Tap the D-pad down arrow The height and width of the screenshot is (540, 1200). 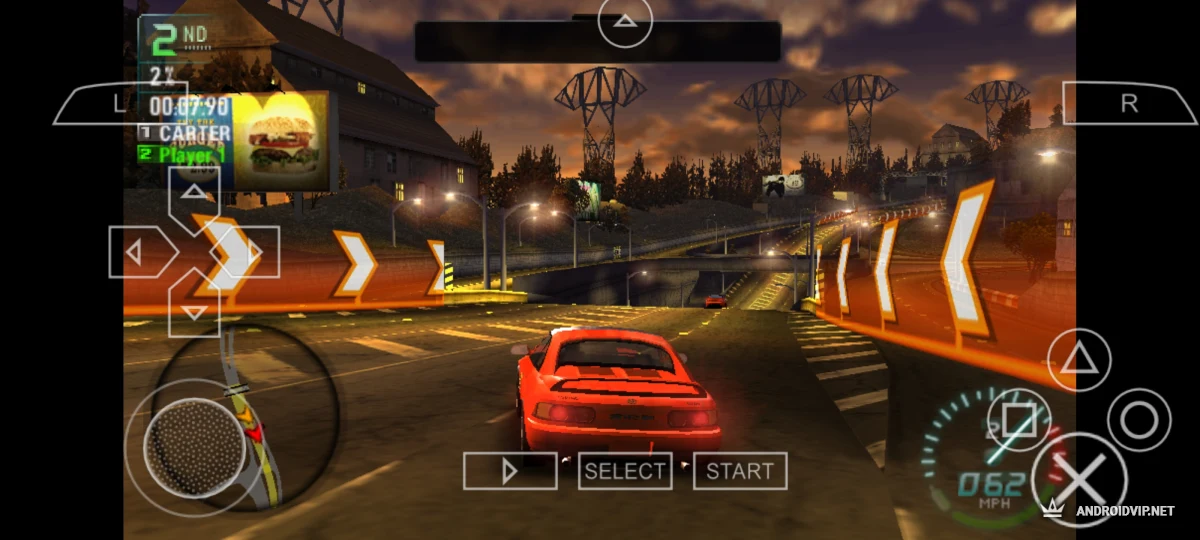point(194,308)
